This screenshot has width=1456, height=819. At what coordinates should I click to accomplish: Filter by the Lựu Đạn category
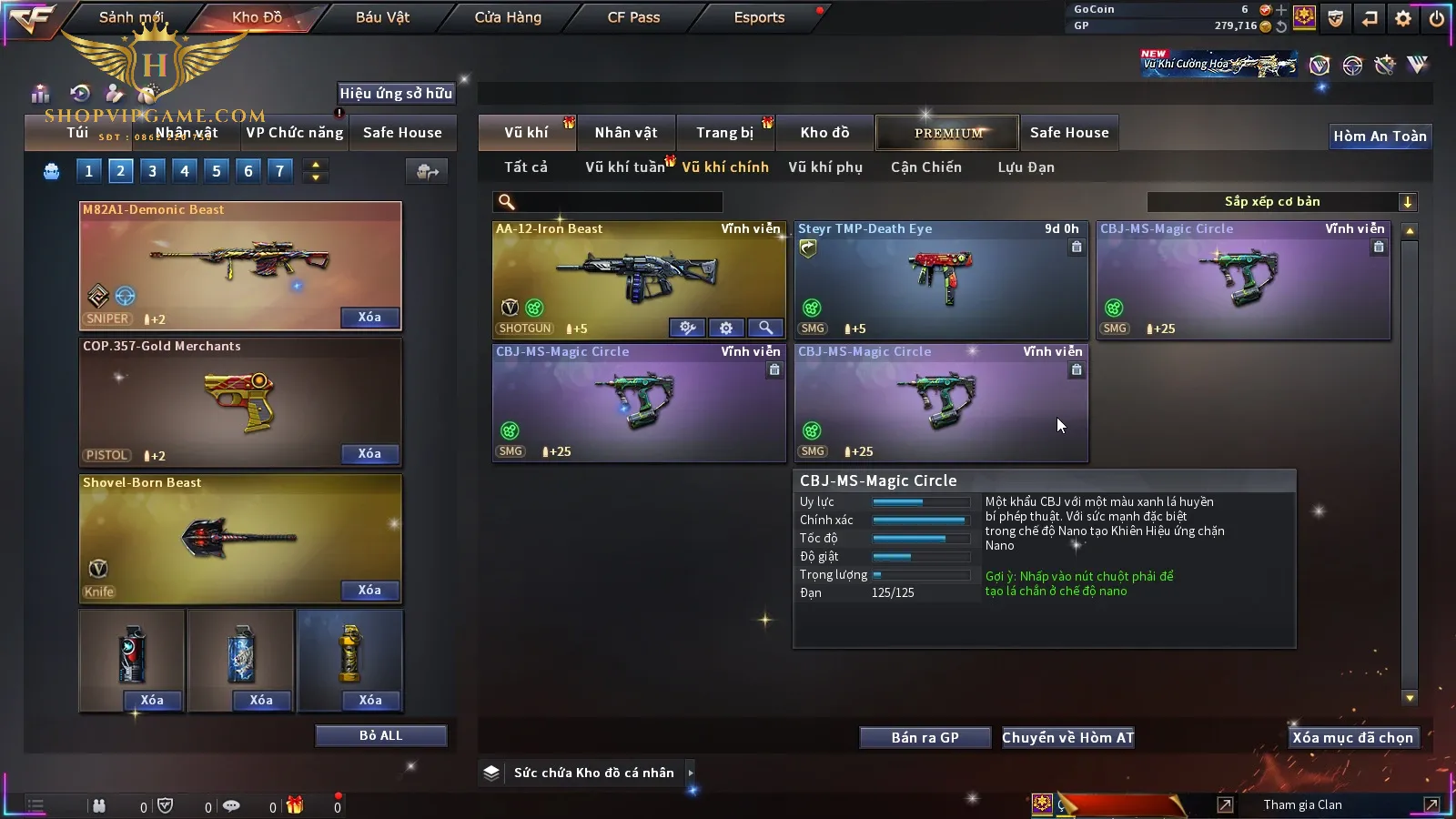click(1026, 167)
